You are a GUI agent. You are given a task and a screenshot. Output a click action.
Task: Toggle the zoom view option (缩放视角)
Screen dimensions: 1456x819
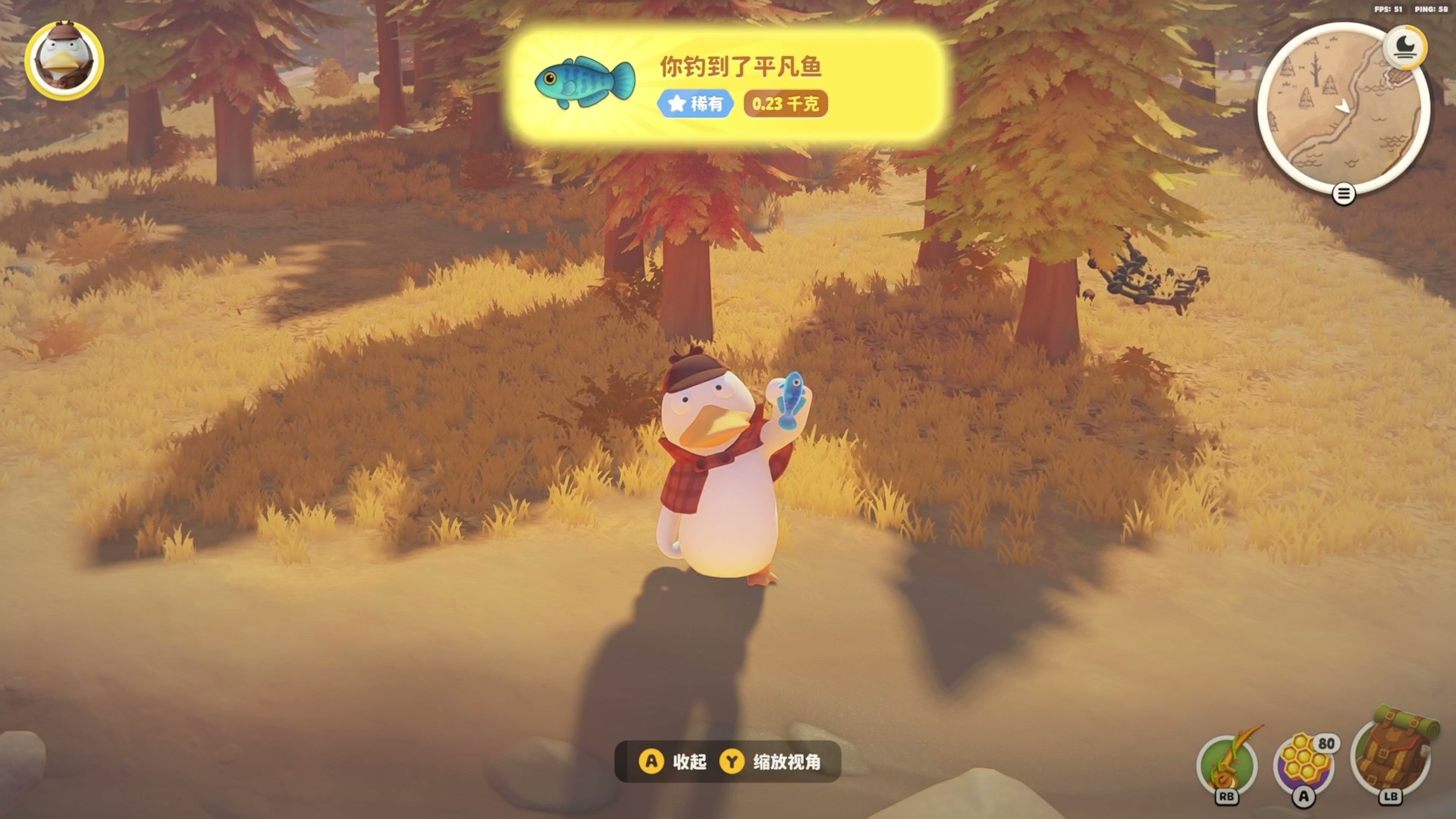coord(772,761)
